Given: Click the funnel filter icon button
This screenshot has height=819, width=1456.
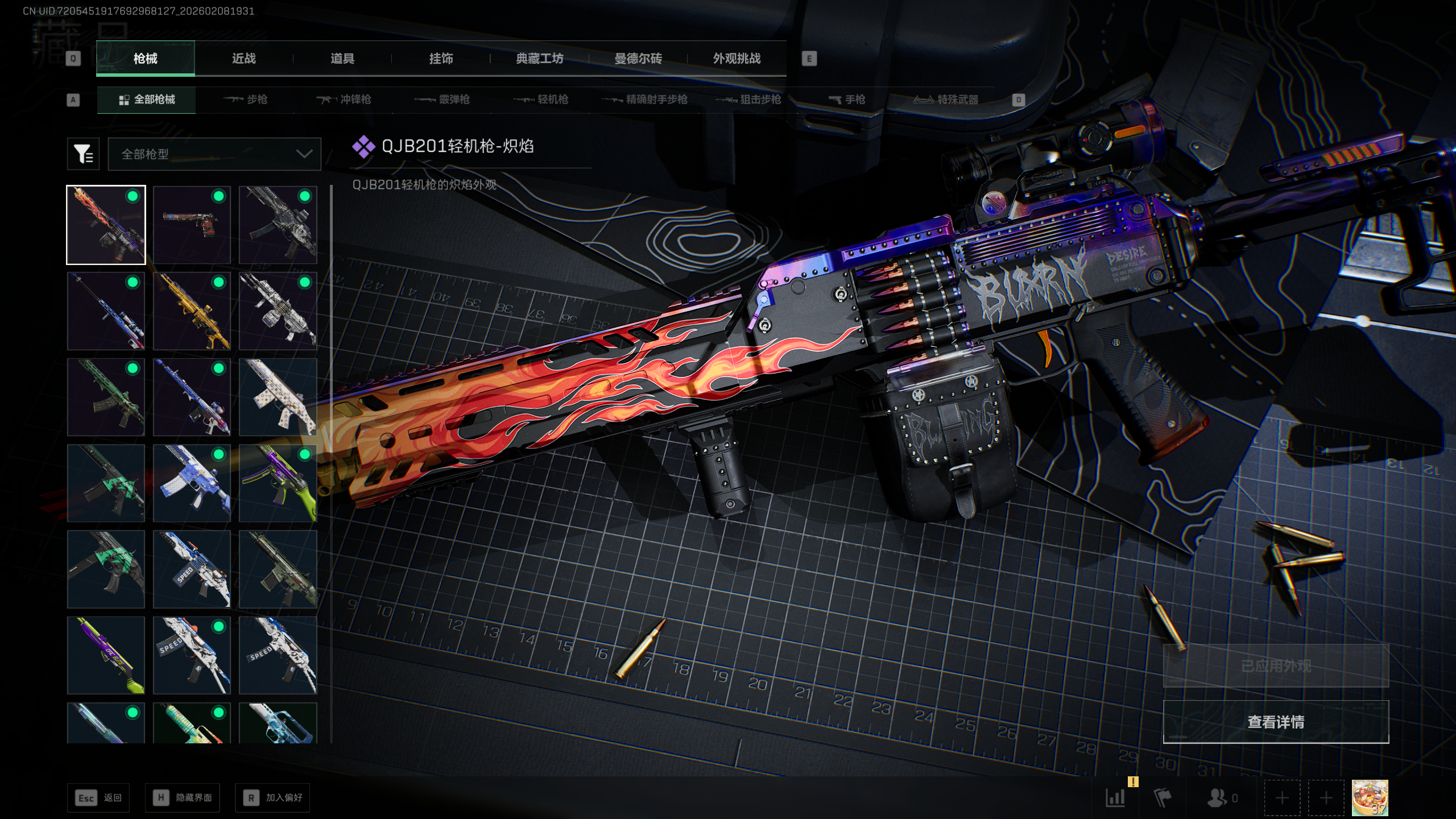Looking at the screenshot, I should pos(83,154).
